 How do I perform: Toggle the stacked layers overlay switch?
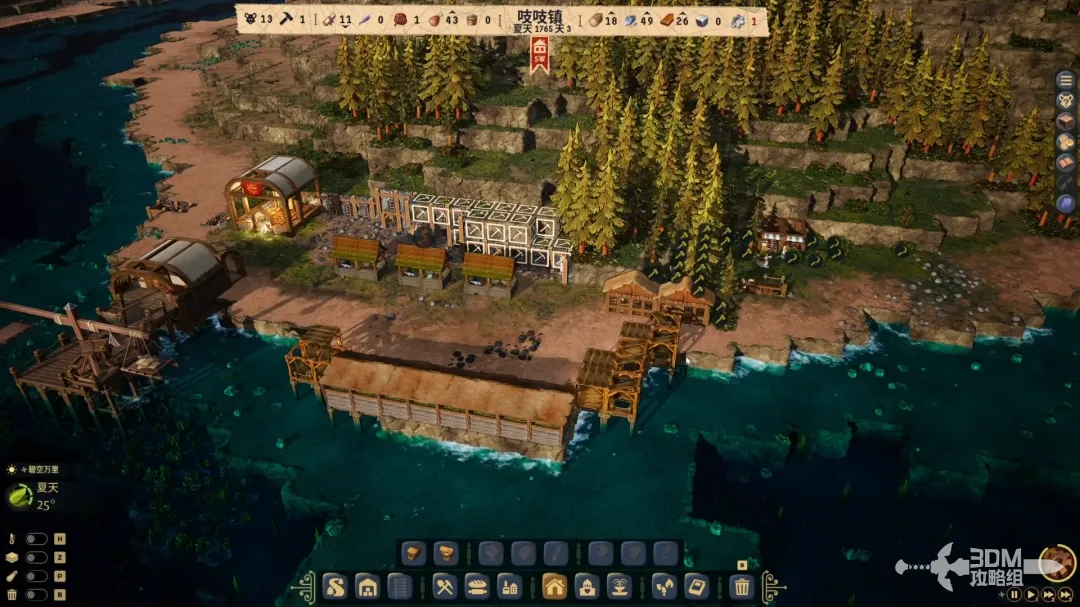pyautogui.click(x=37, y=557)
